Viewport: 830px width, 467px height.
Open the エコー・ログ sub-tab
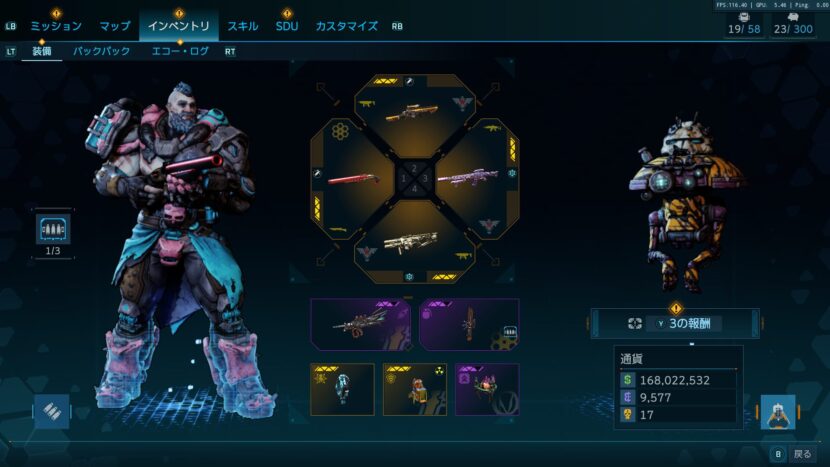point(180,51)
